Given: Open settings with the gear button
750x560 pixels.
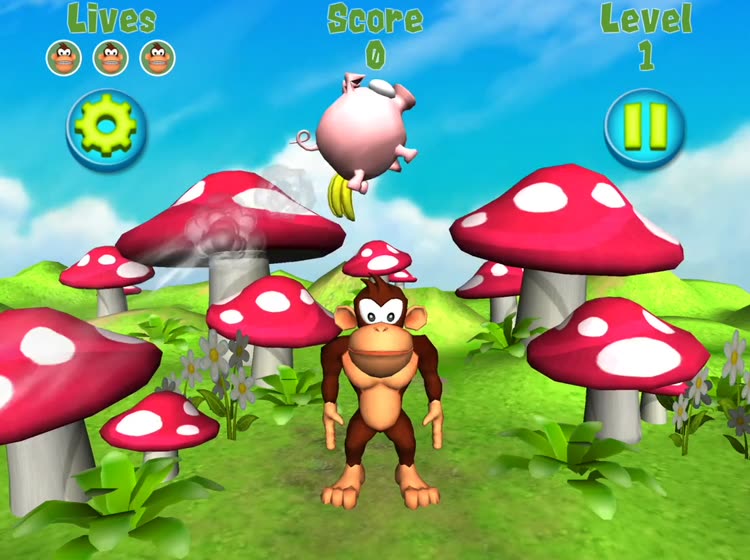Looking at the screenshot, I should 107,130.
